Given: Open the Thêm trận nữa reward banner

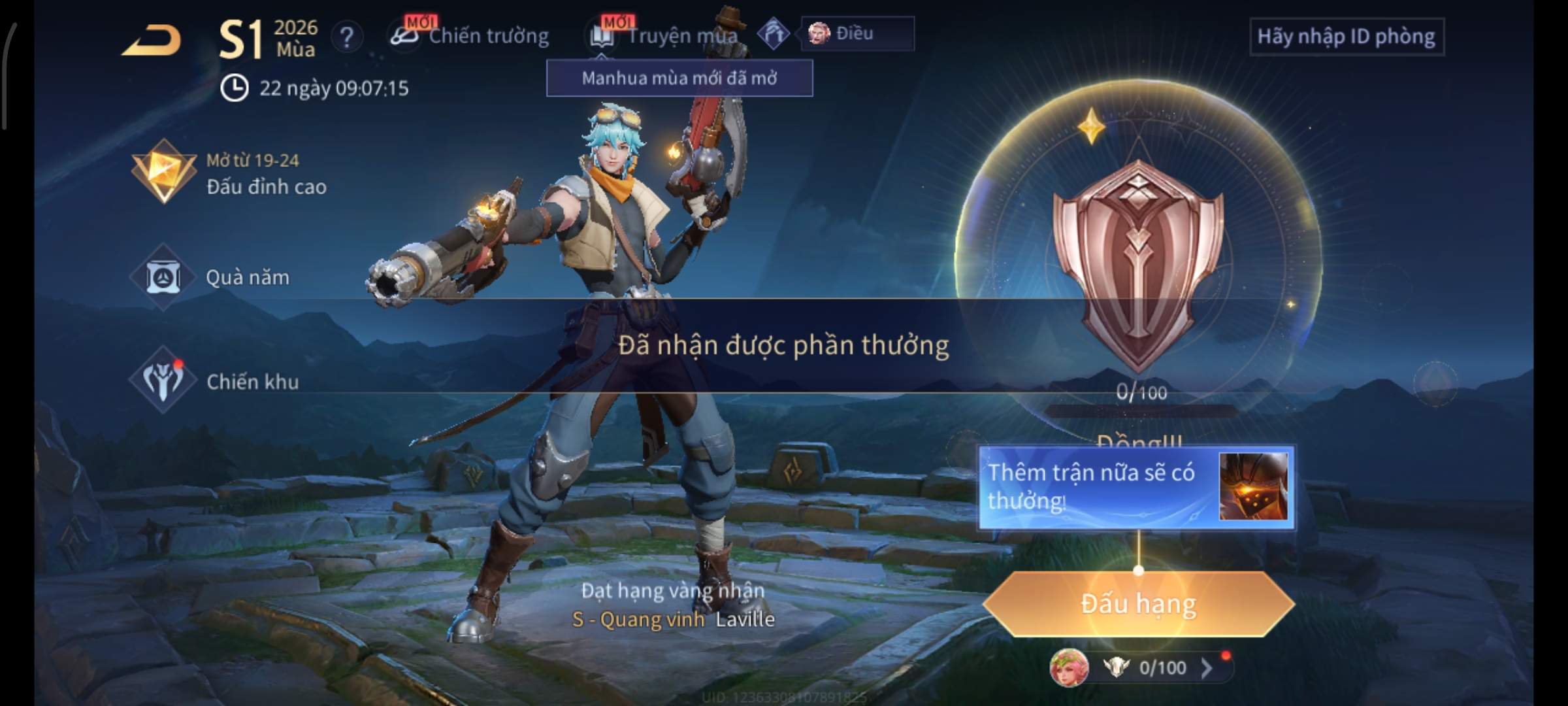Looking at the screenshot, I should click(1135, 488).
